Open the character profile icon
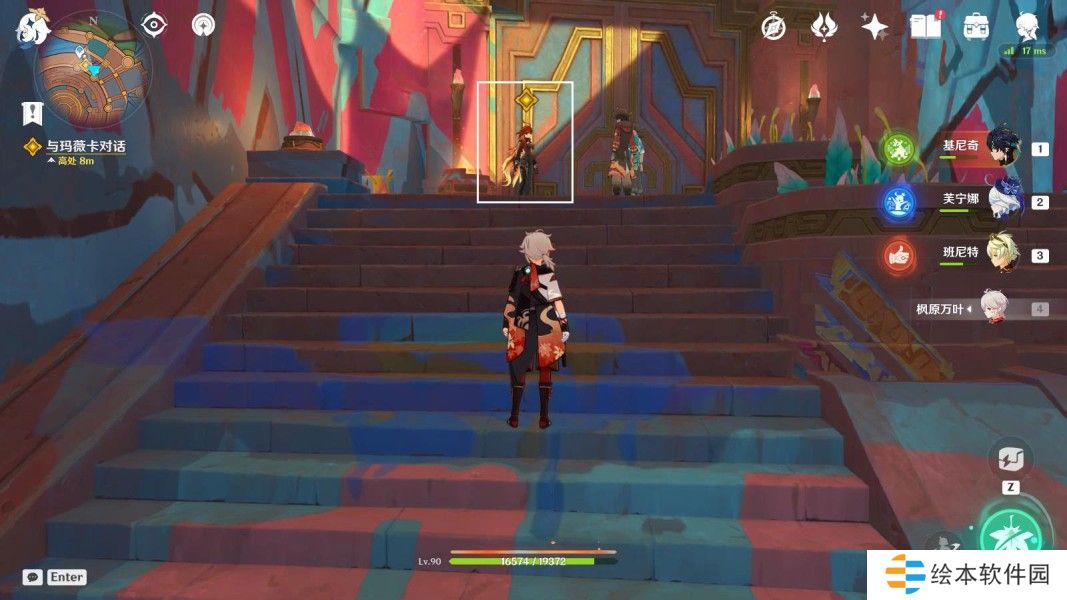The width and height of the screenshot is (1067, 600). [1027, 27]
